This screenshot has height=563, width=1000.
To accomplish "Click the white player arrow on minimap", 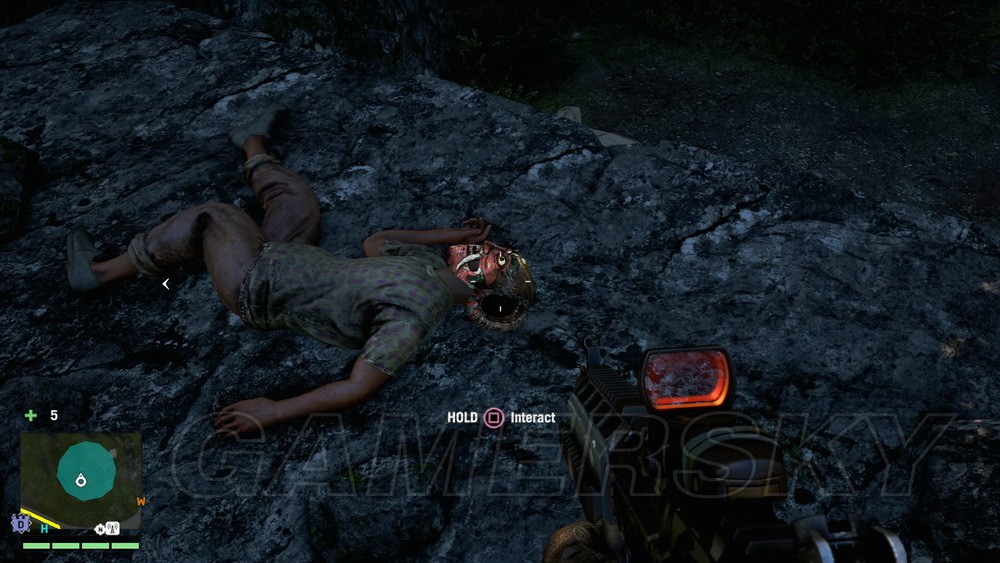I will [81, 481].
